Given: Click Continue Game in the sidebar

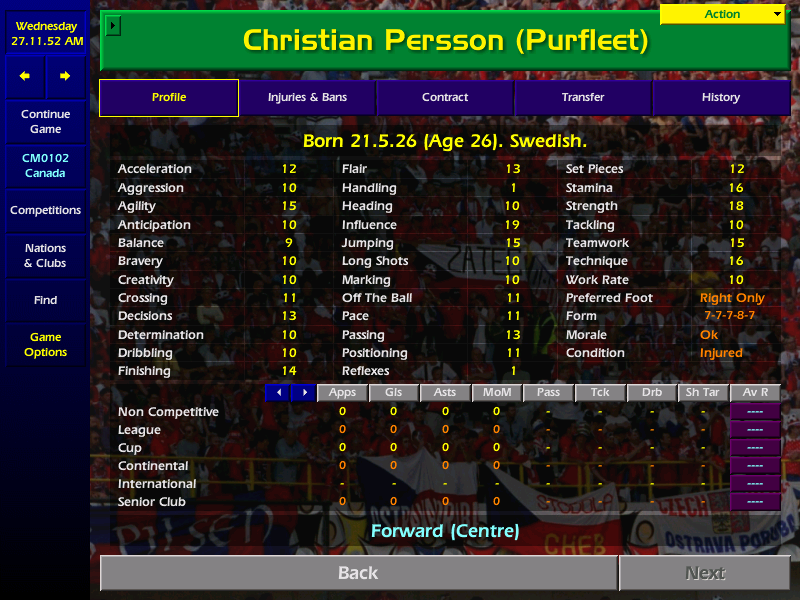Looking at the screenshot, I should [x=45, y=122].
